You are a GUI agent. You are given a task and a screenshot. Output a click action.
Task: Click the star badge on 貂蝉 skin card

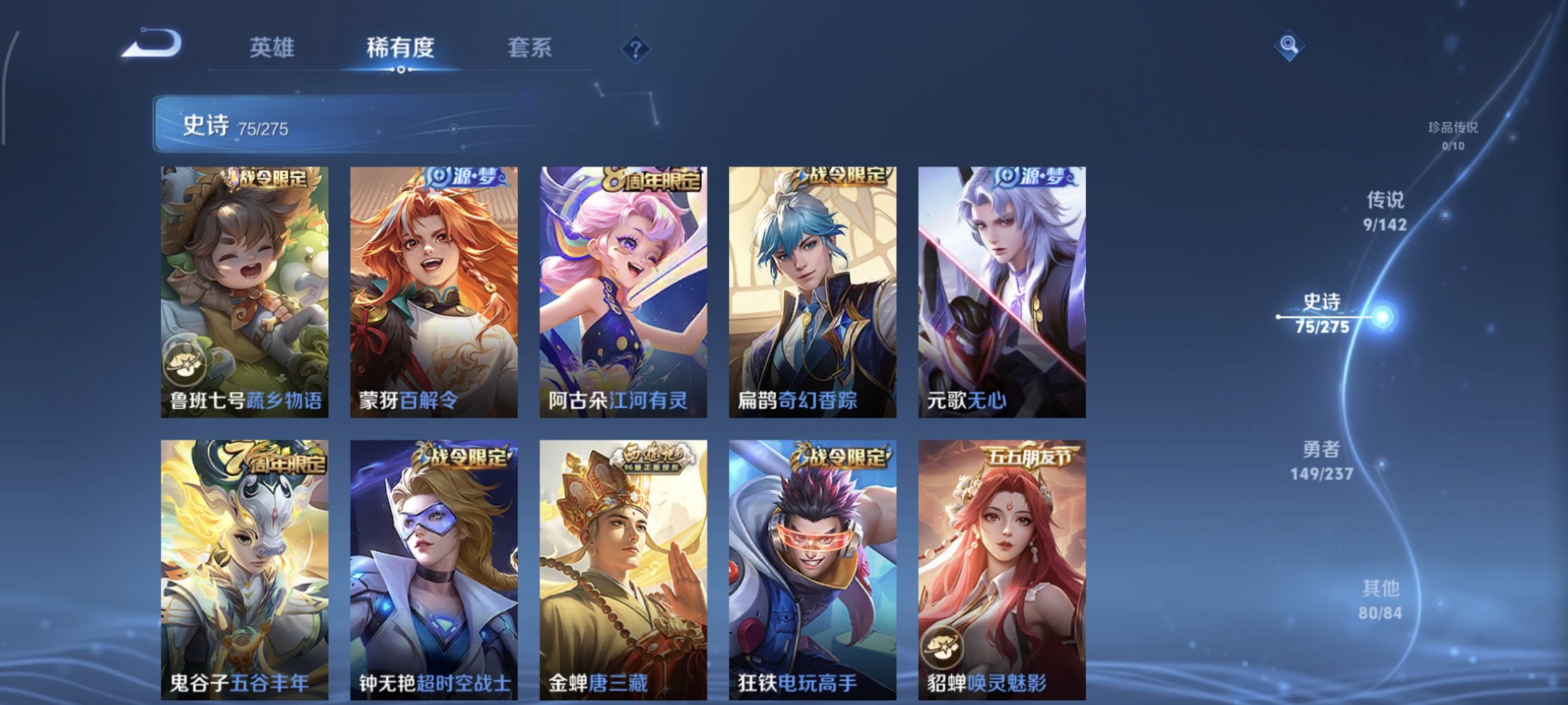[x=943, y=646]
